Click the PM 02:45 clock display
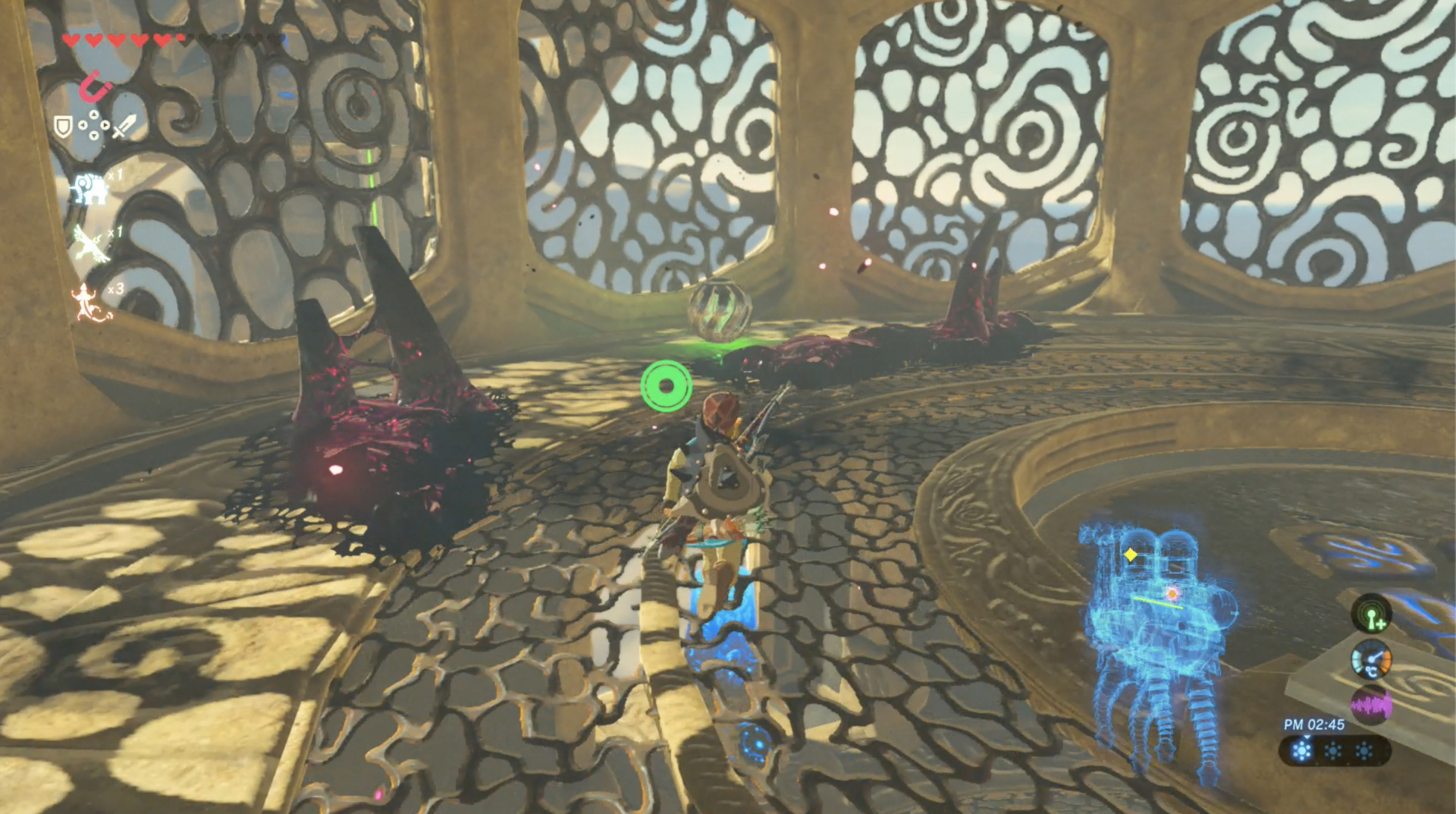The height and width of the screenshot is (814, 1456). click(1314, 724)
